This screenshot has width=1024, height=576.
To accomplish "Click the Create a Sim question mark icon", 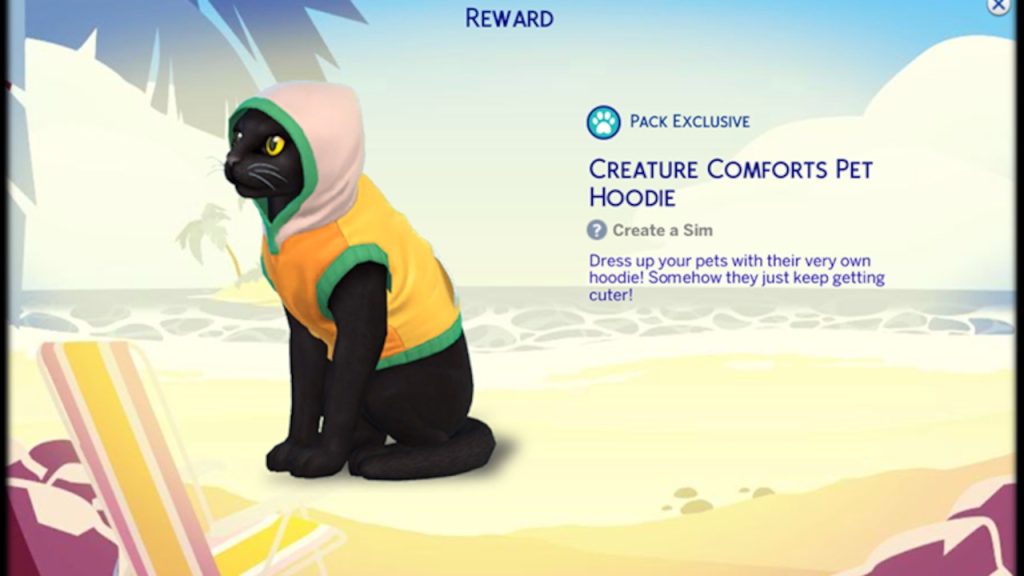I will pos(597,230).
